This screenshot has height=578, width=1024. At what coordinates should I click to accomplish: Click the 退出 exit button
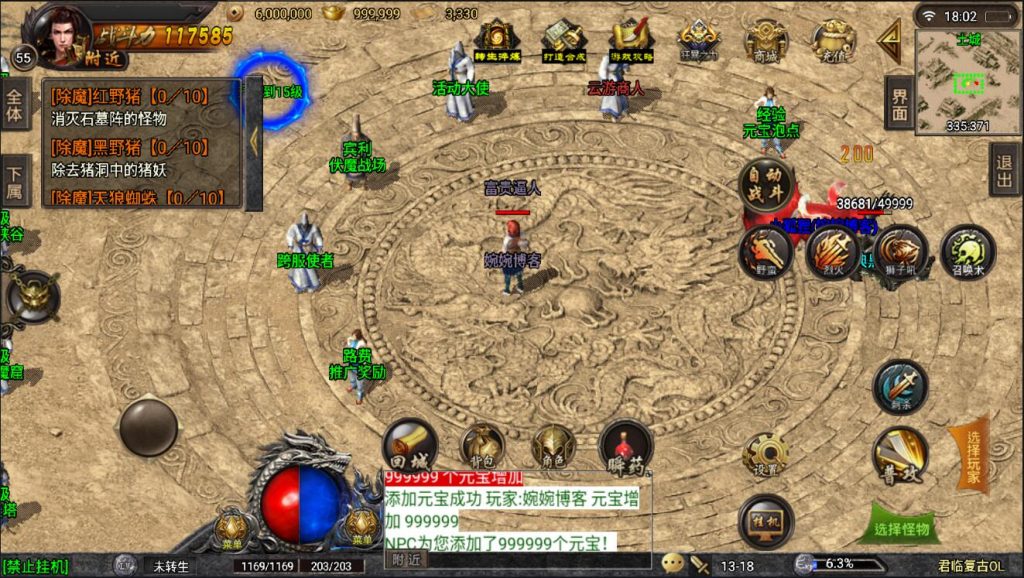[1004, 169]
